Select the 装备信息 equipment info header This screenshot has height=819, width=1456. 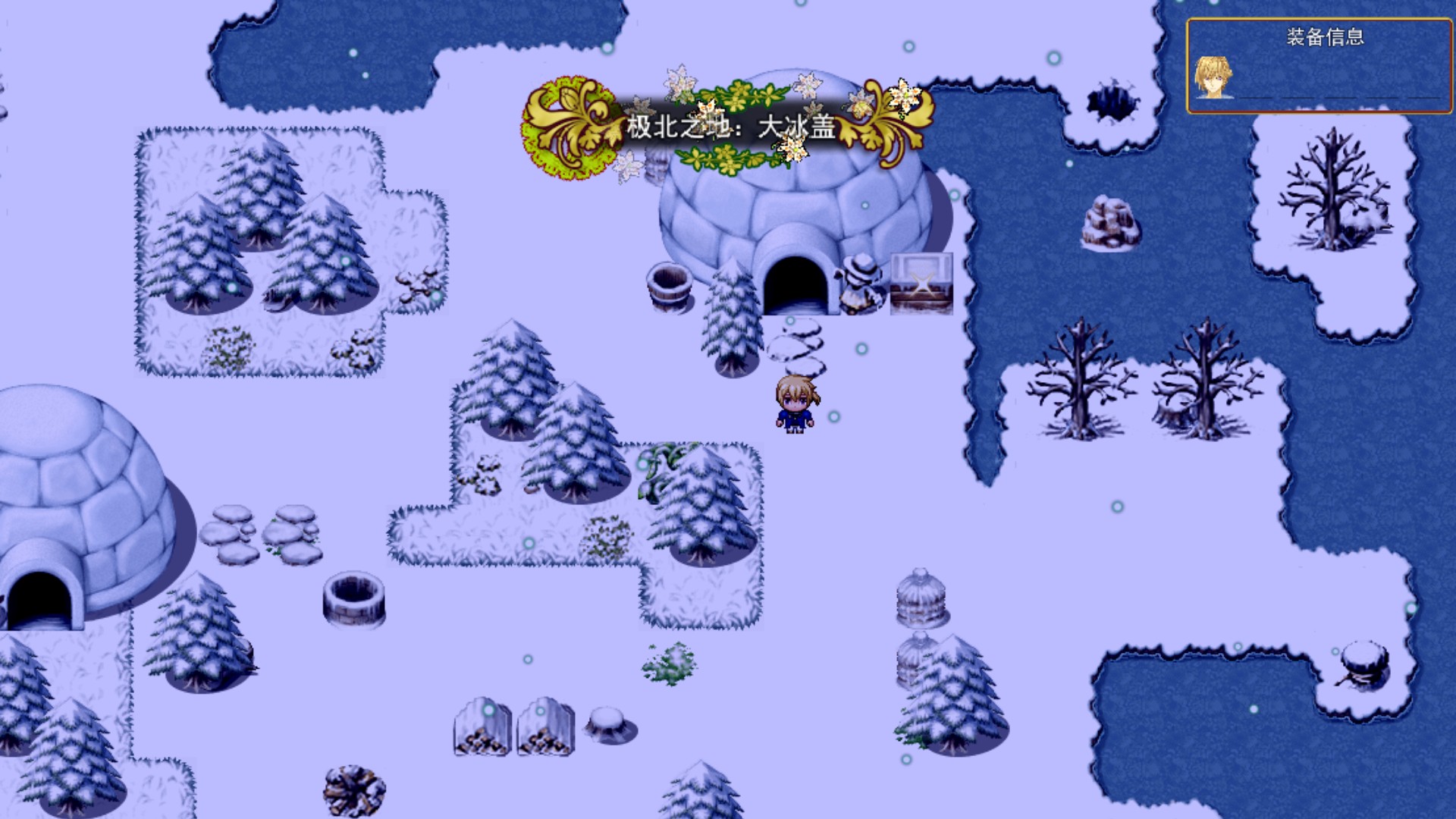click(x=1325, y=37)
